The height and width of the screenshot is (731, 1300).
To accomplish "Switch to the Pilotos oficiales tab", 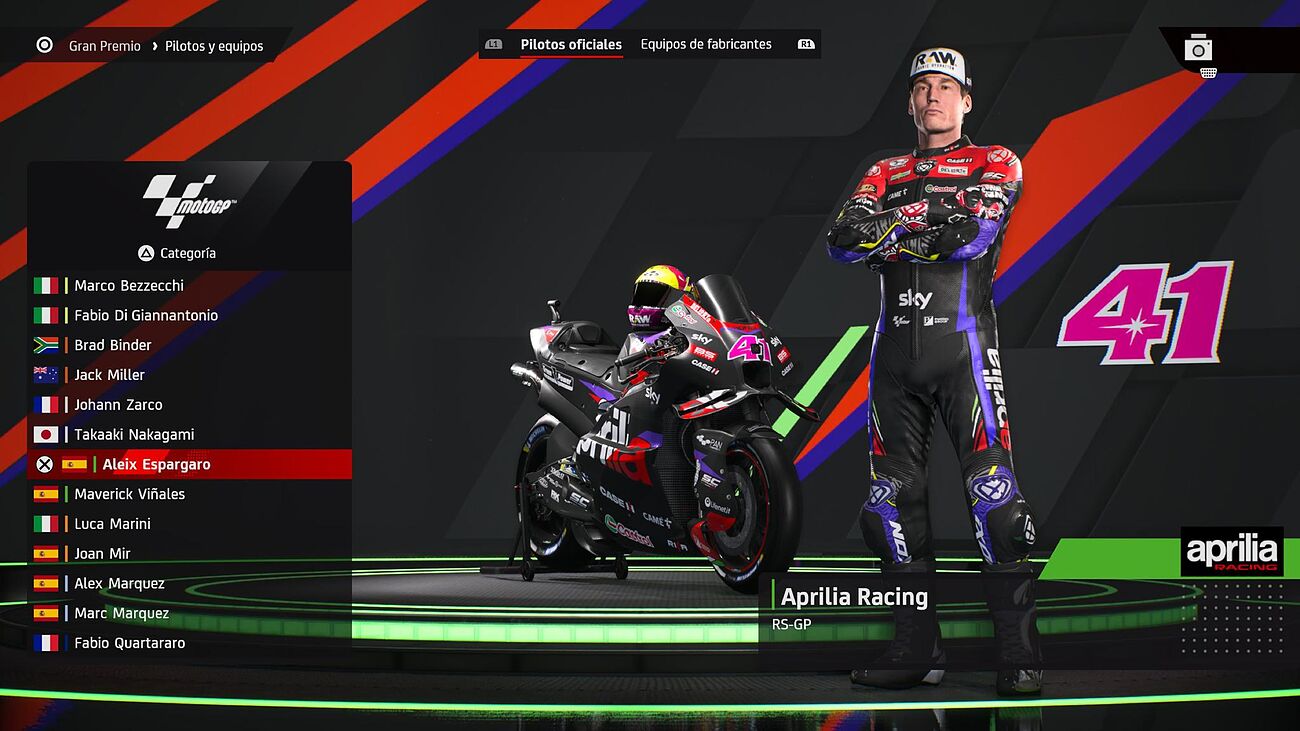I will coord(571,44).
